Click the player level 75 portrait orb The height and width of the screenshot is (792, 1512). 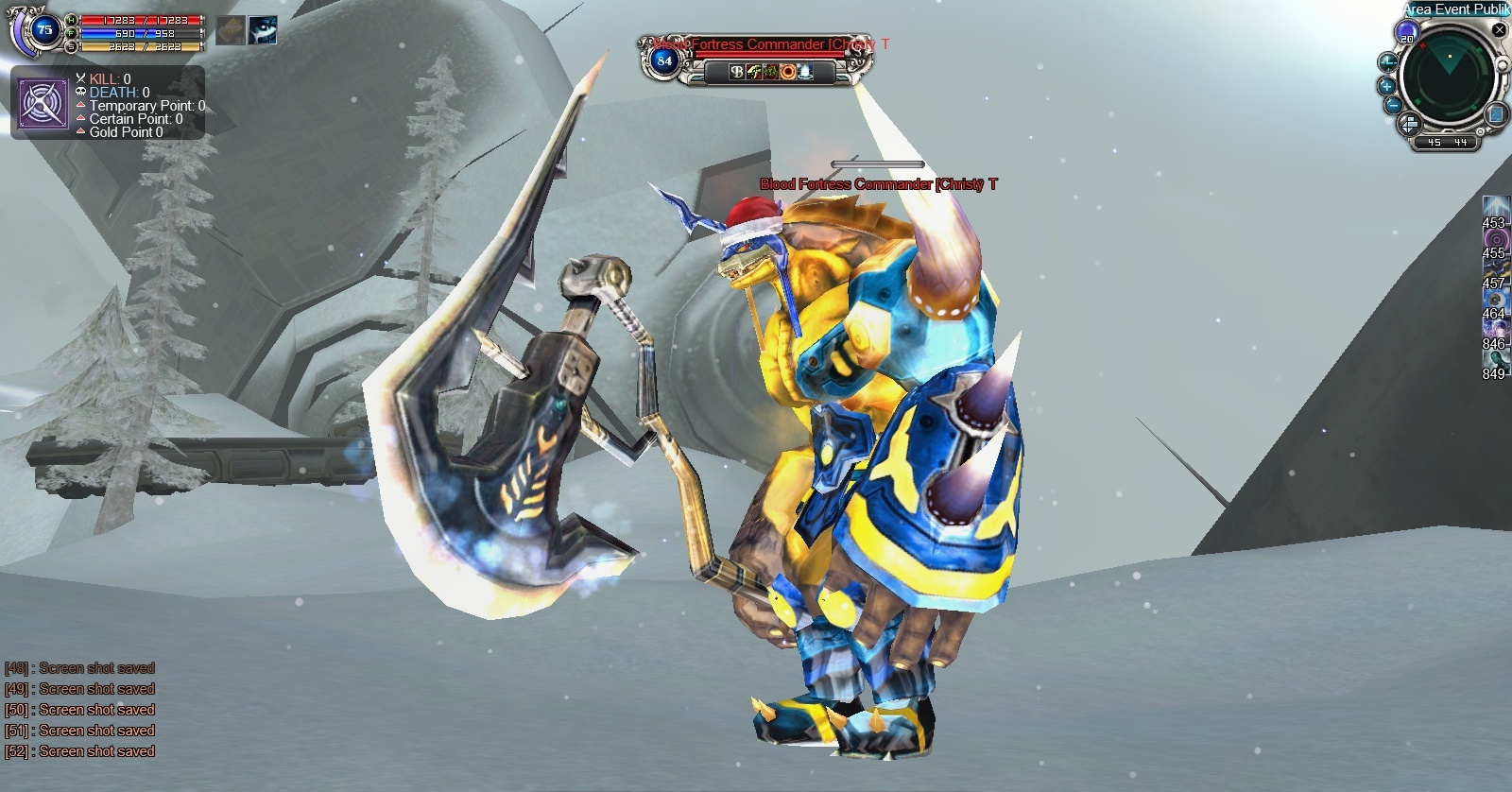click(x=43, y=30)
